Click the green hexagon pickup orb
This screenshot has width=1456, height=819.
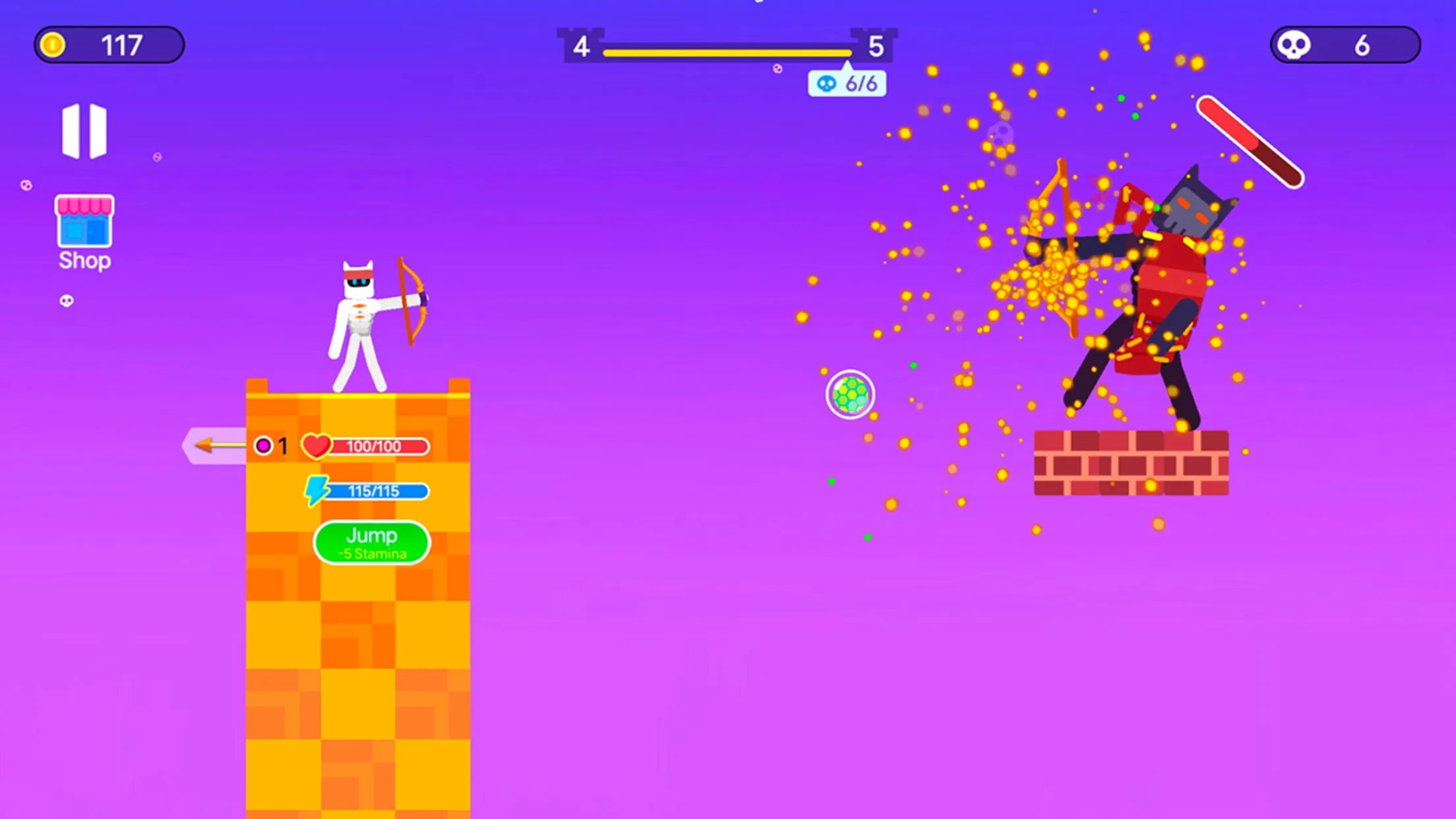[849, 394]
